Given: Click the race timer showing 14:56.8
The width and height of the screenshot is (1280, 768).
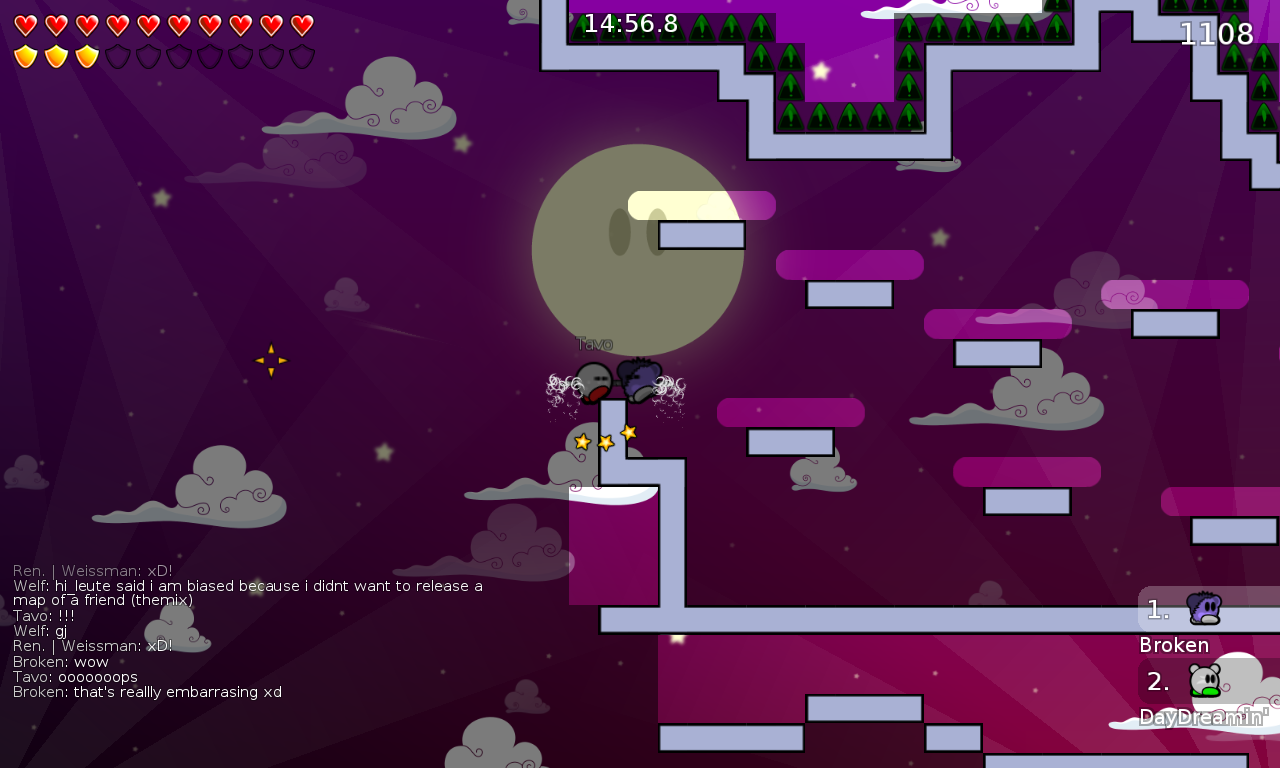Looking at the screenshot, I should (x=630, y=23).
